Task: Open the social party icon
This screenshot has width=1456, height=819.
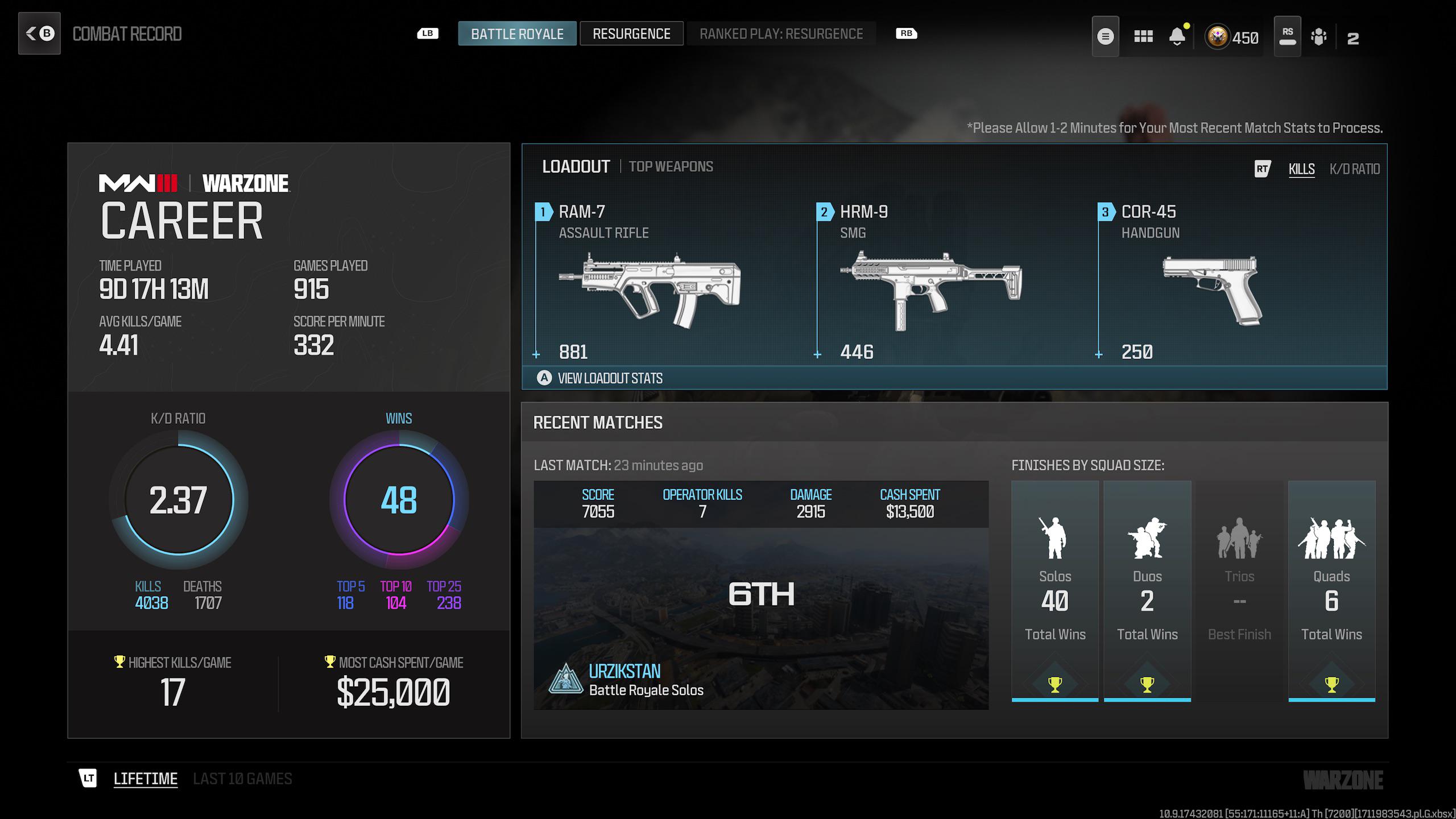Action: coord(1318,38)
